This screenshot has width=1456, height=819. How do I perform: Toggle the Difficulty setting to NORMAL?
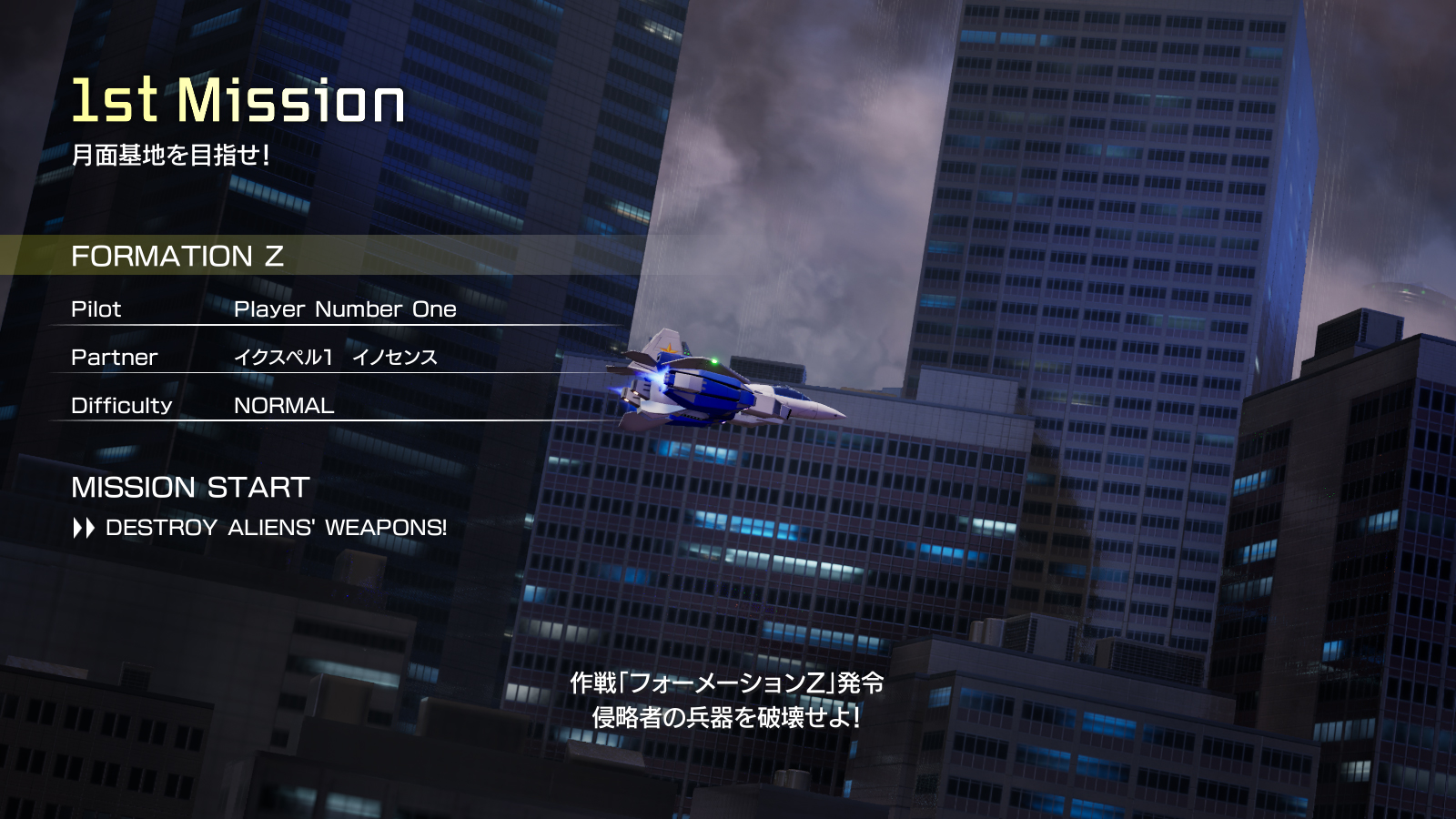point(282,406)
